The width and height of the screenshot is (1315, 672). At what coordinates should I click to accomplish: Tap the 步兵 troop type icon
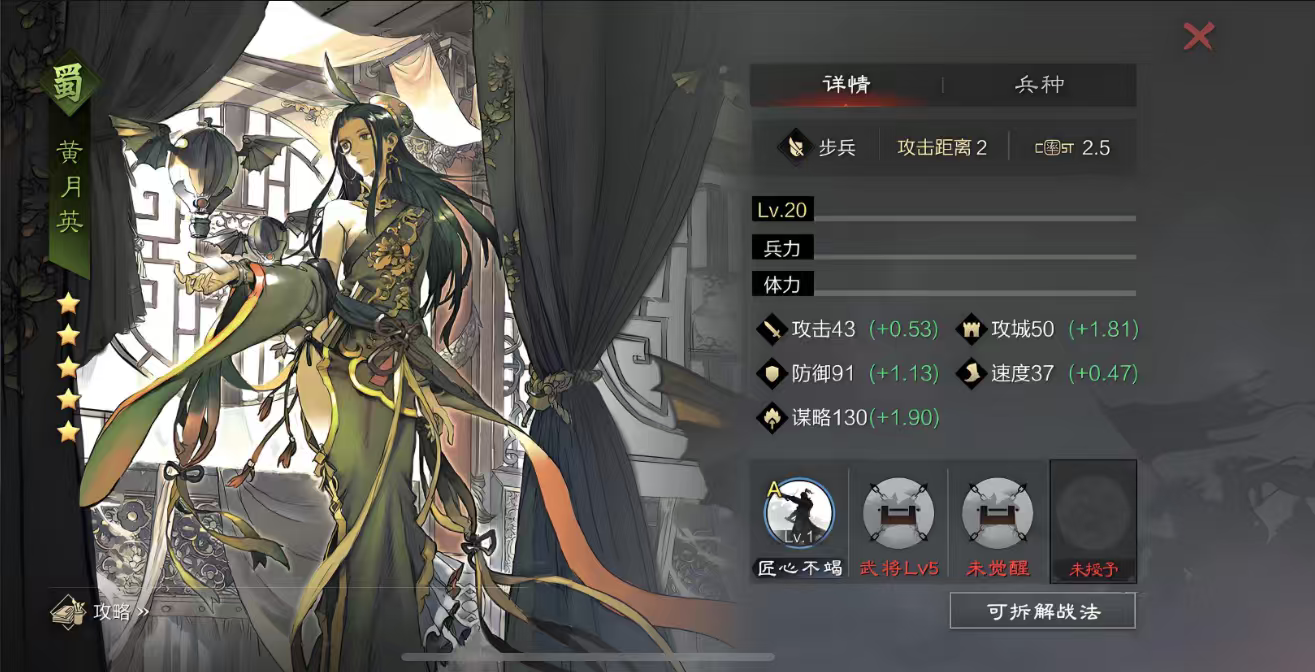click(794, 148)
